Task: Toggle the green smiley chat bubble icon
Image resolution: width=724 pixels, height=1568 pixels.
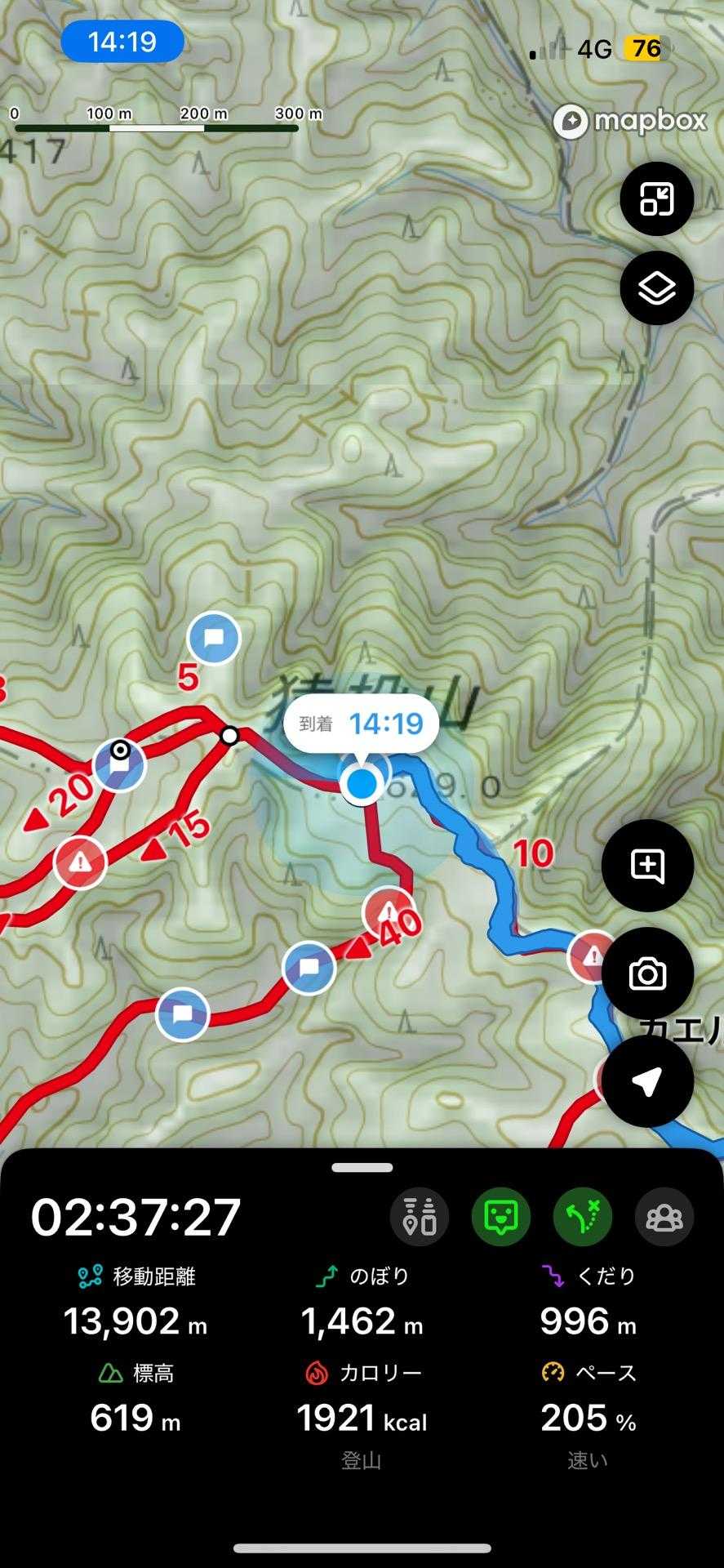Action: [x=501, y=1217]
